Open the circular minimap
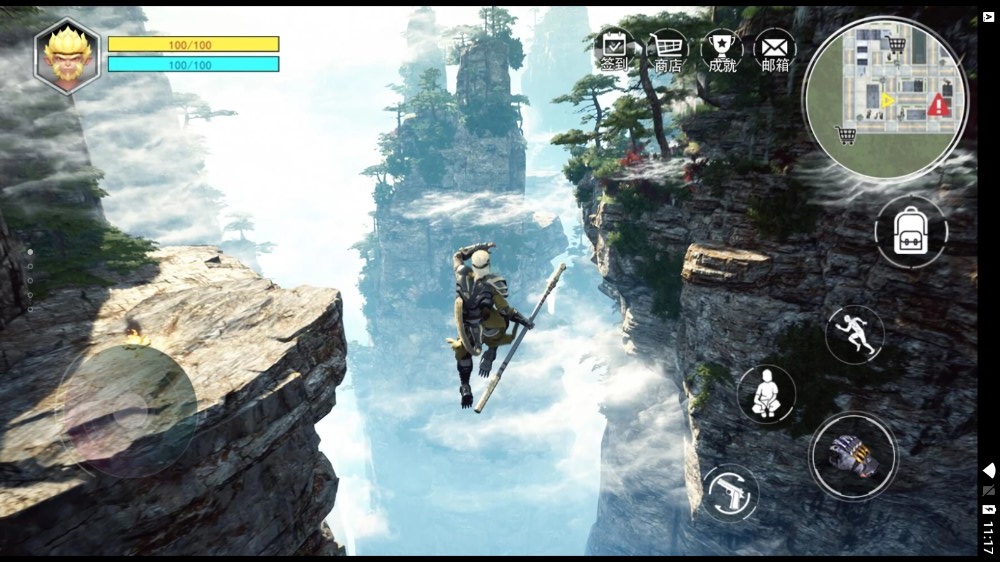Viewport: 1000px width, 562px height. click(x=885, y=98)
